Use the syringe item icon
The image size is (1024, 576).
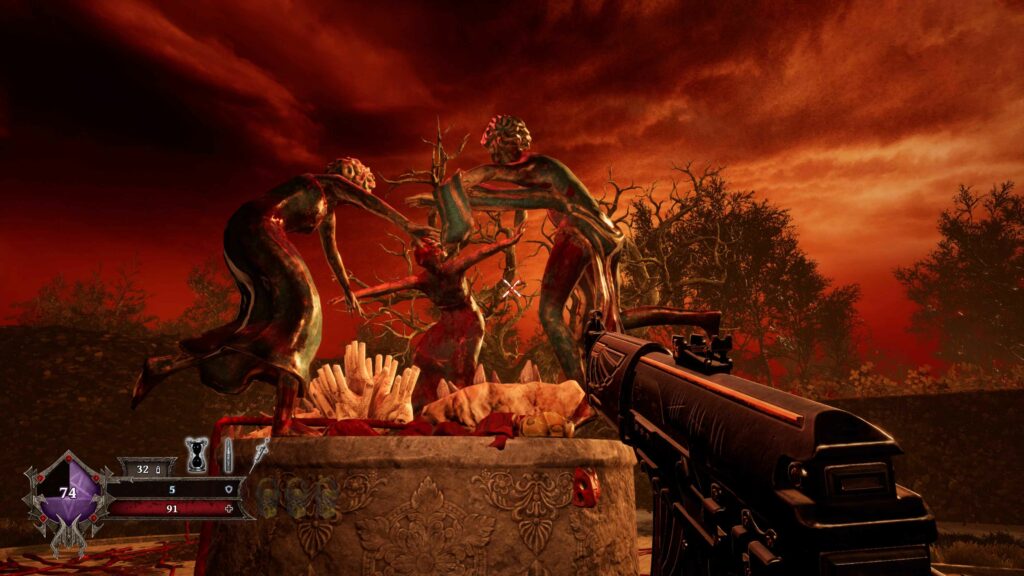[x=260, y=455]
